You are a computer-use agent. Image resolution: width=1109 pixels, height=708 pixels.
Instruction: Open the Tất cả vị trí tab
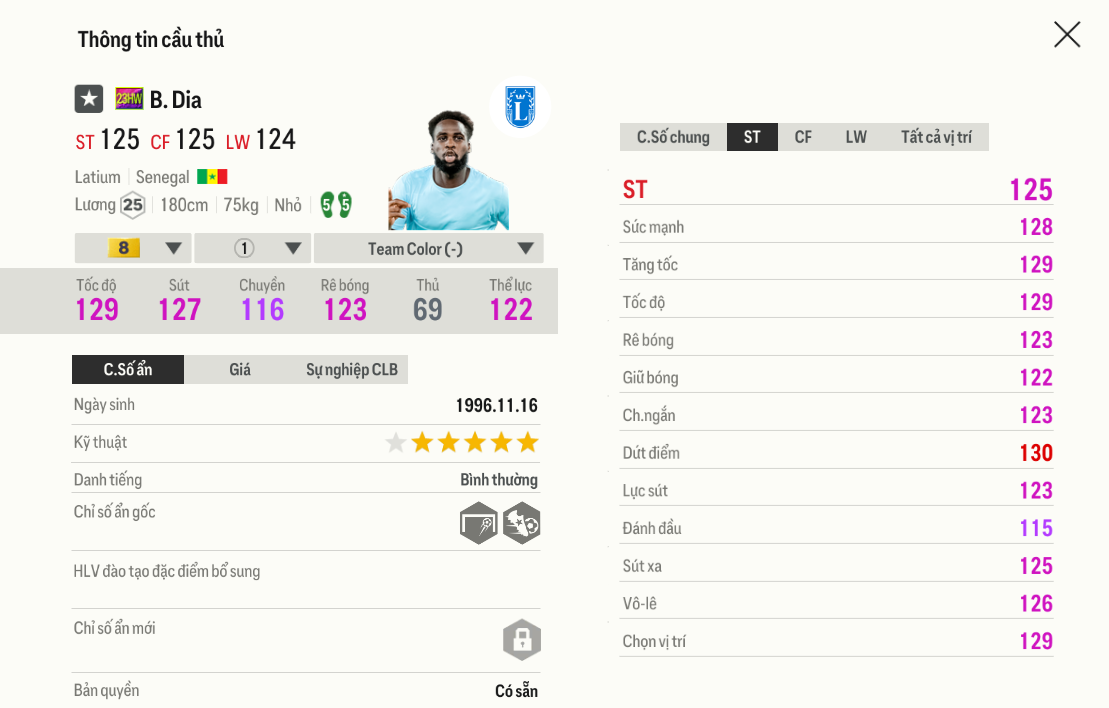click(x=936, y=137)
